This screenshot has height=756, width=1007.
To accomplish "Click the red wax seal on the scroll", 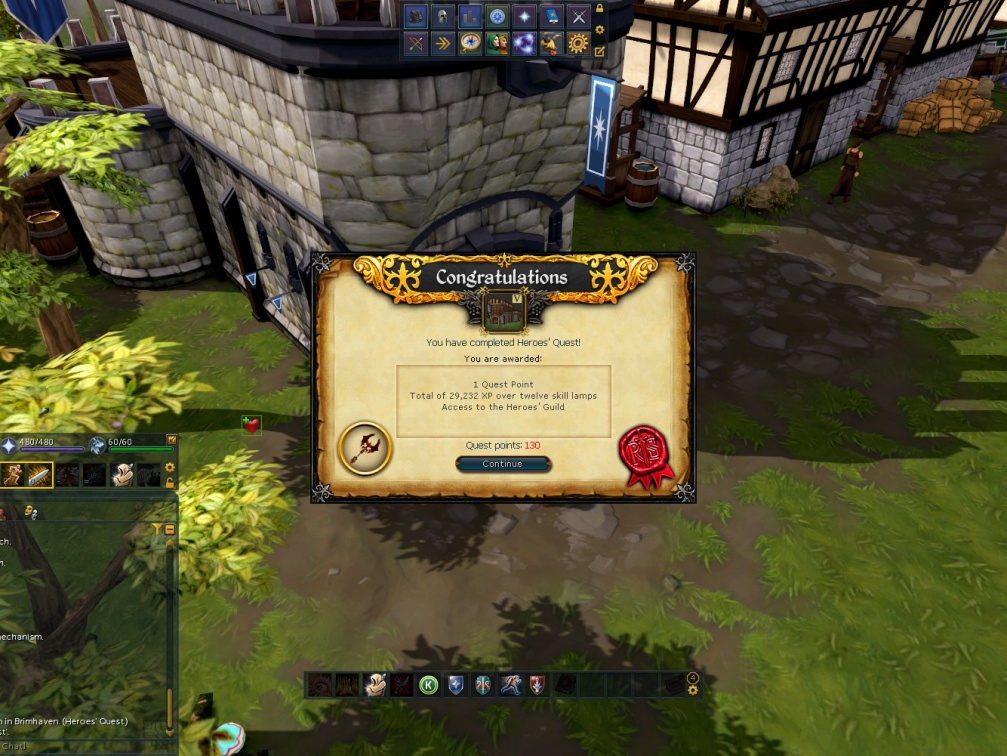I will (645, 456).
